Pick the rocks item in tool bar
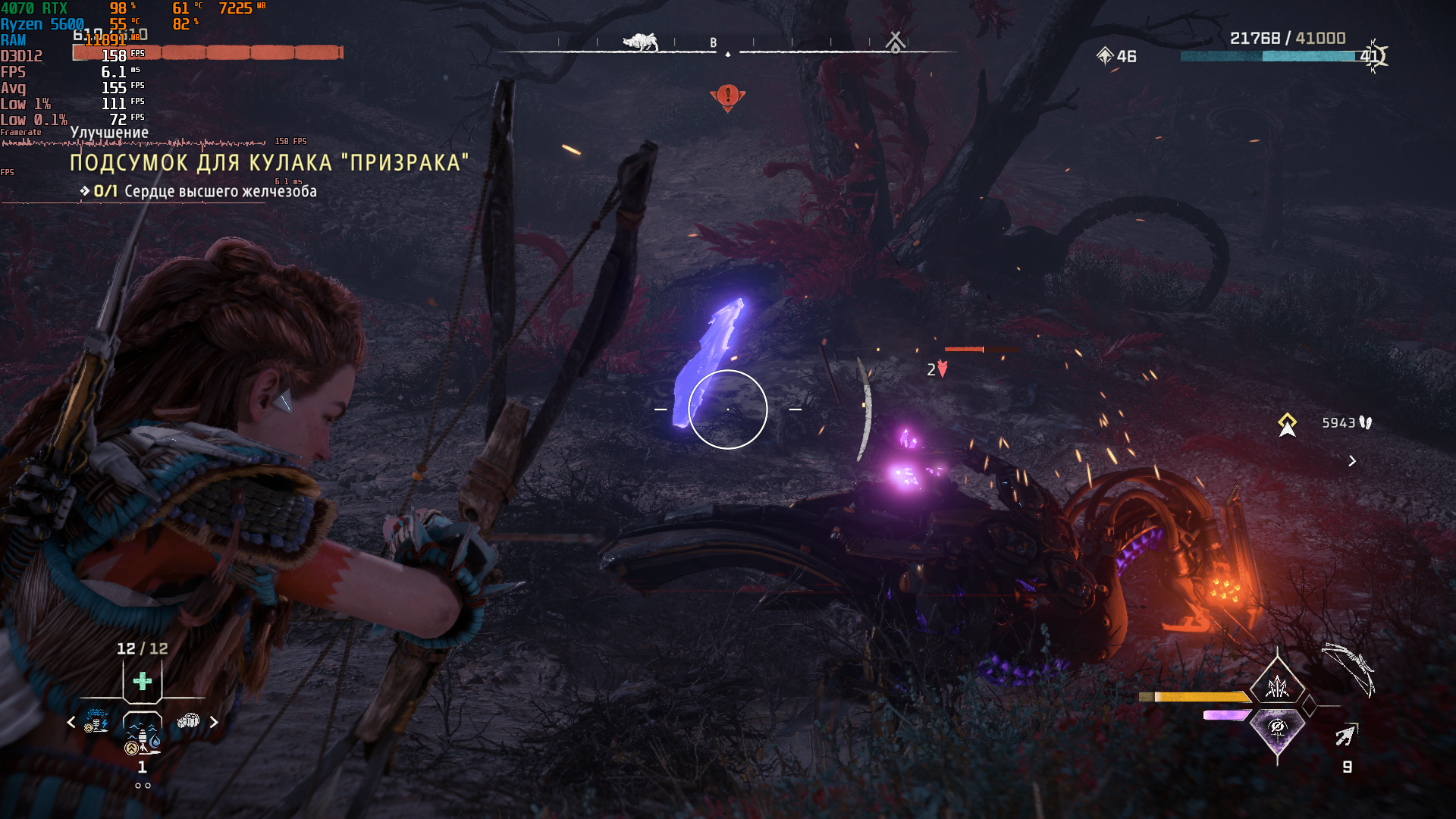The image size is (1456, 819). tap(188, 720)
